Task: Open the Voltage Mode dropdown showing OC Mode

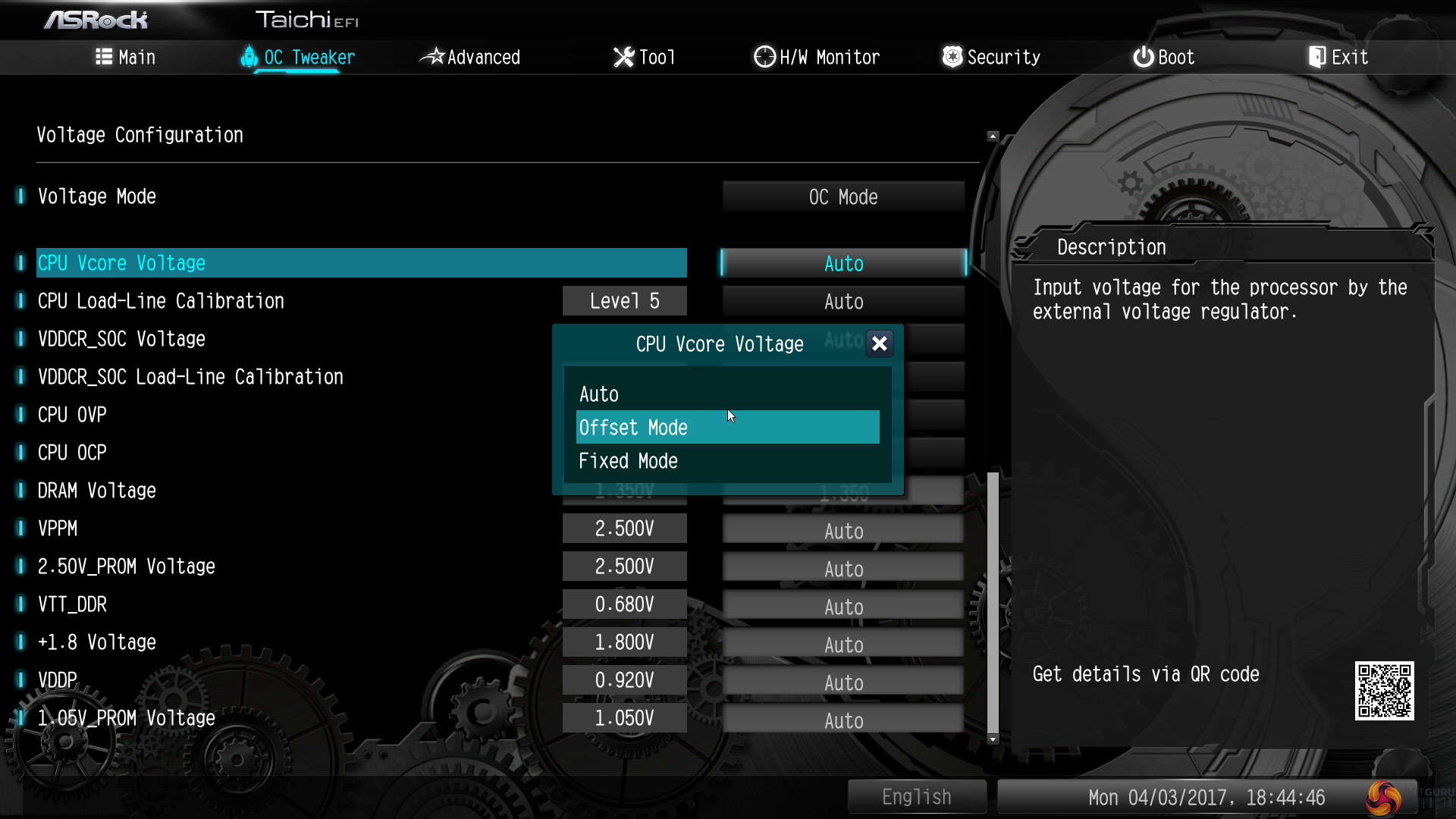Action: pos(843,197)
